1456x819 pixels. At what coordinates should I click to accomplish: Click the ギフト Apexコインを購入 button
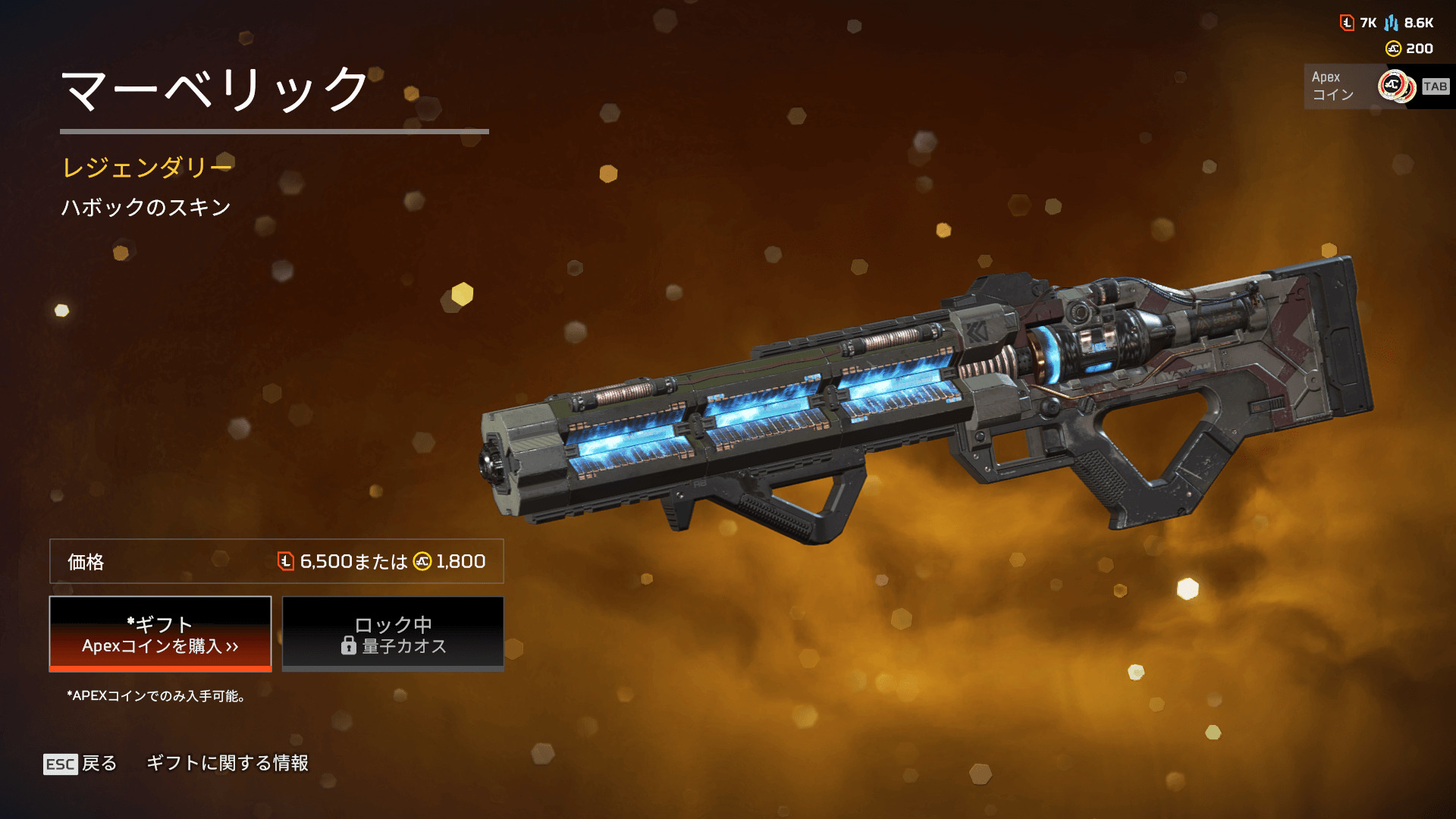(x=160, y=634)
